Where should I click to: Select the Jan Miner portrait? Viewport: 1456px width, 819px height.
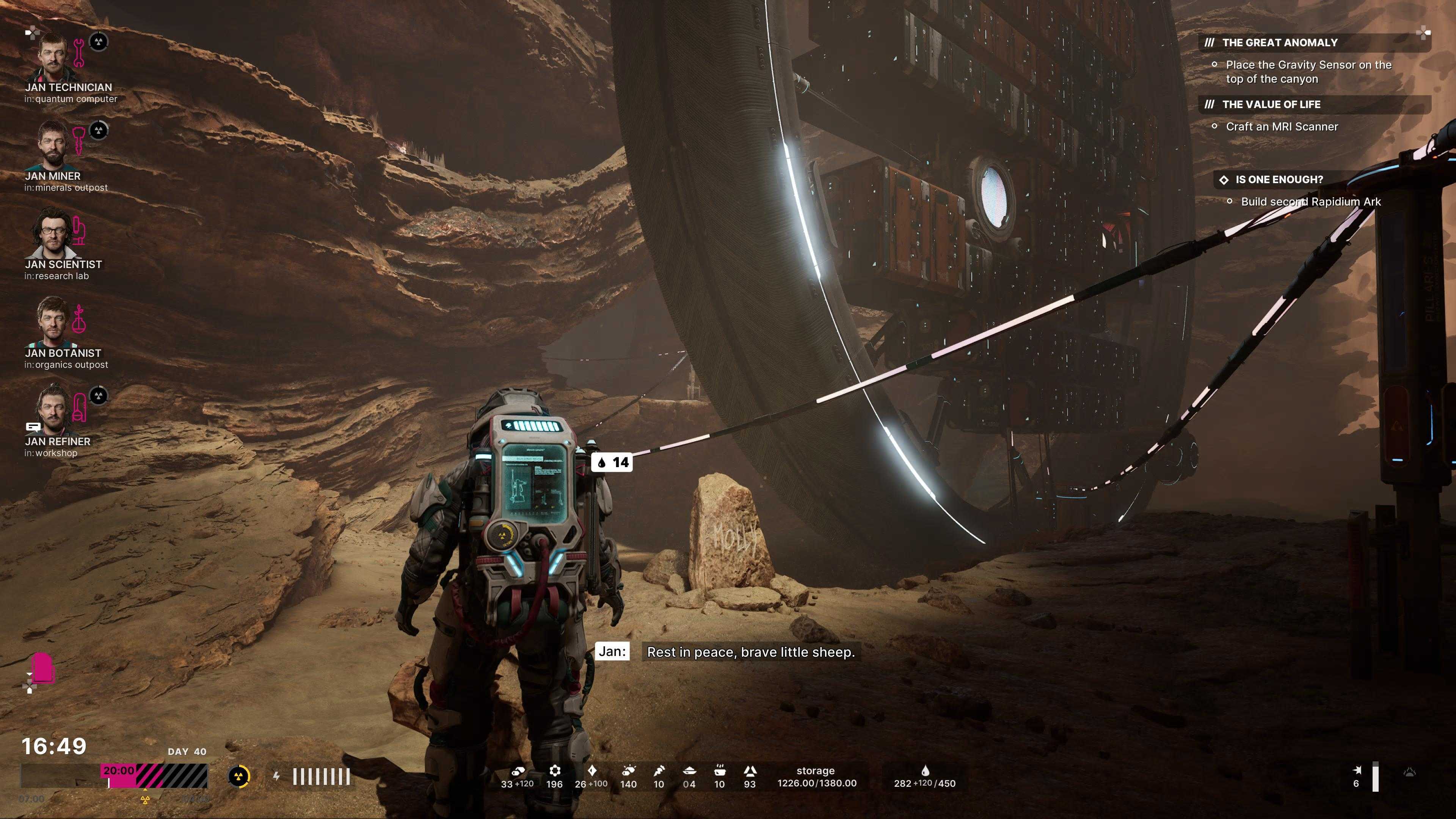coord(53,144)
